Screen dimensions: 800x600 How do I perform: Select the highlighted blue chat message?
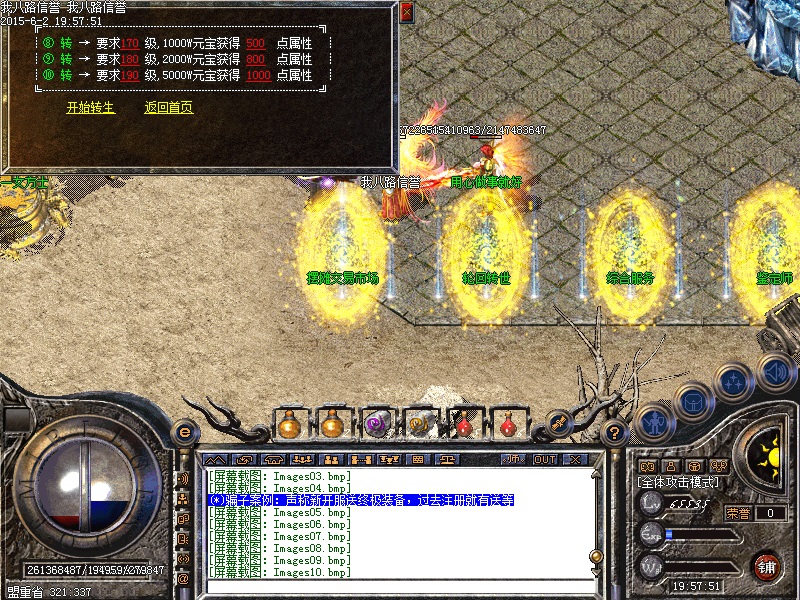360,499
